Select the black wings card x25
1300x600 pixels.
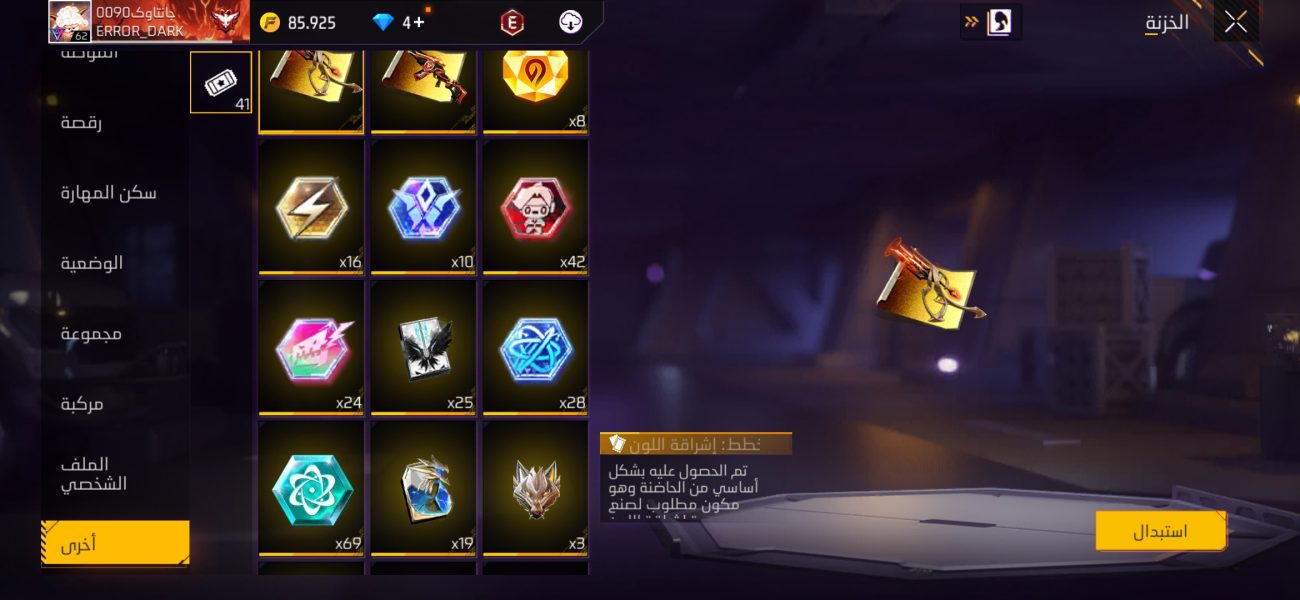pyautogui.click(x=423, y=348)
